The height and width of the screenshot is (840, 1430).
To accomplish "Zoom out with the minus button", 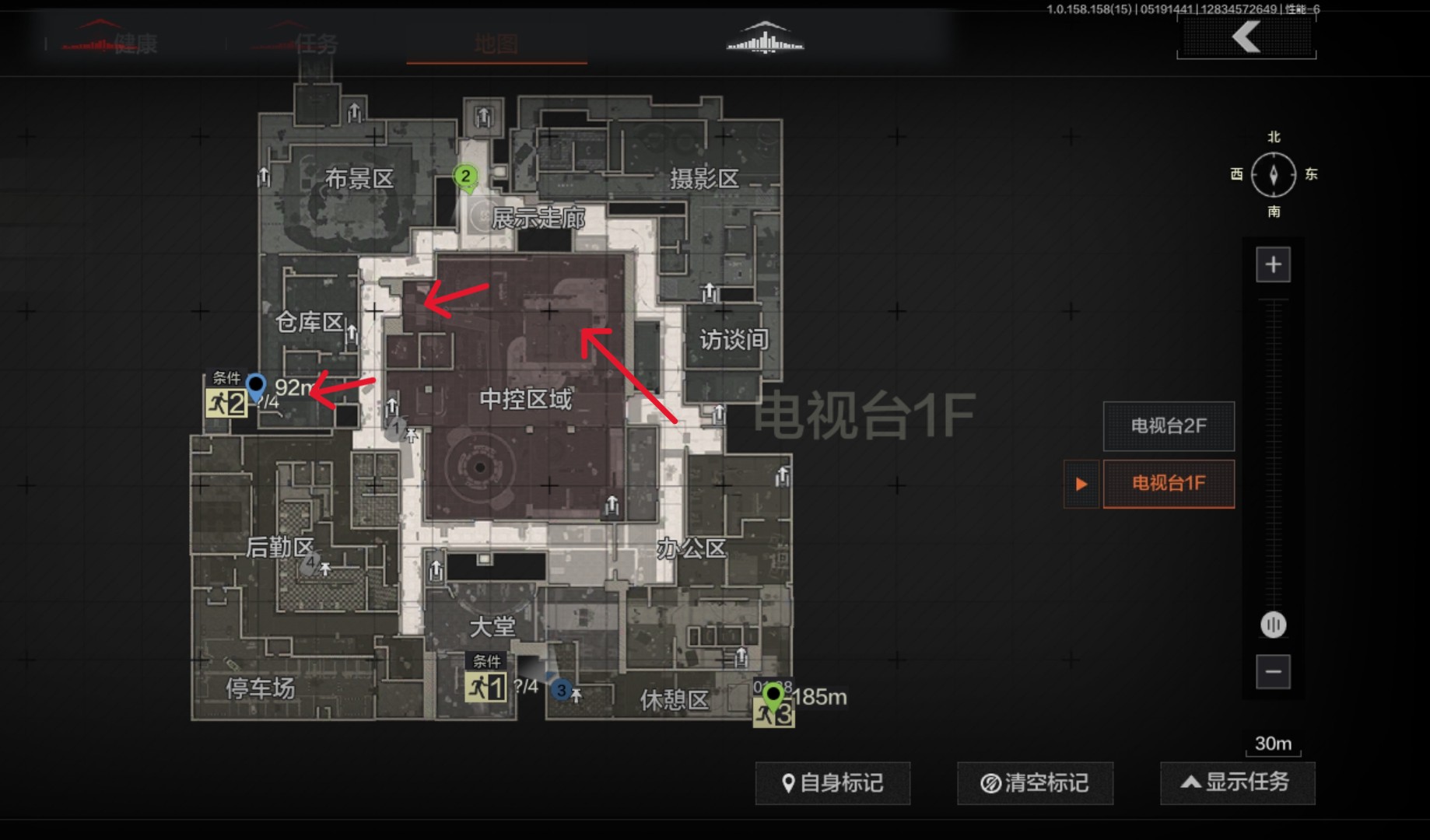I will point(1273,671).
